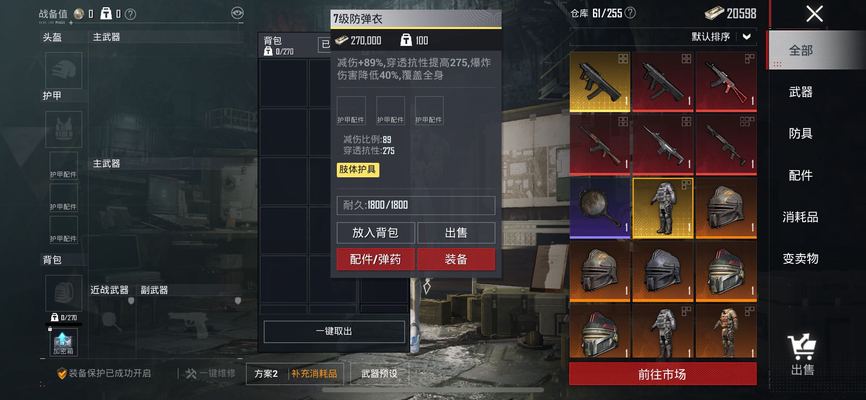This screenshot has height=400, width=866.
Task: Select the 全部 all-items tab
Action: click(x=800, y=50)
